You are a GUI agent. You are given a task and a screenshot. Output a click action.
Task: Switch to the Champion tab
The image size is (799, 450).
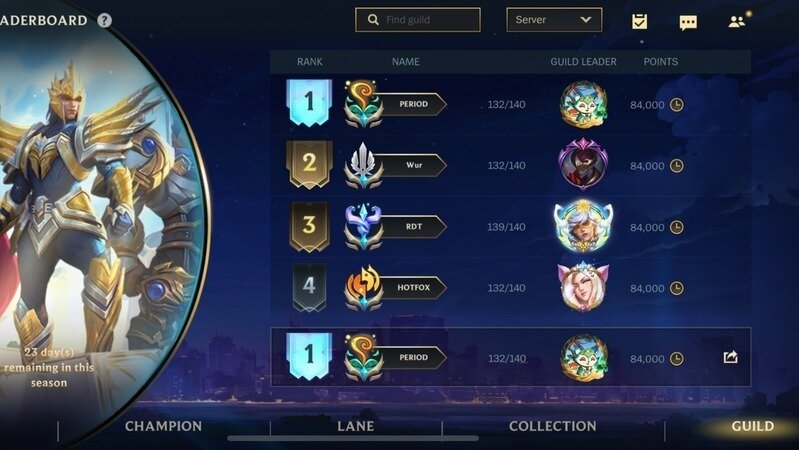tap(163, 427)
